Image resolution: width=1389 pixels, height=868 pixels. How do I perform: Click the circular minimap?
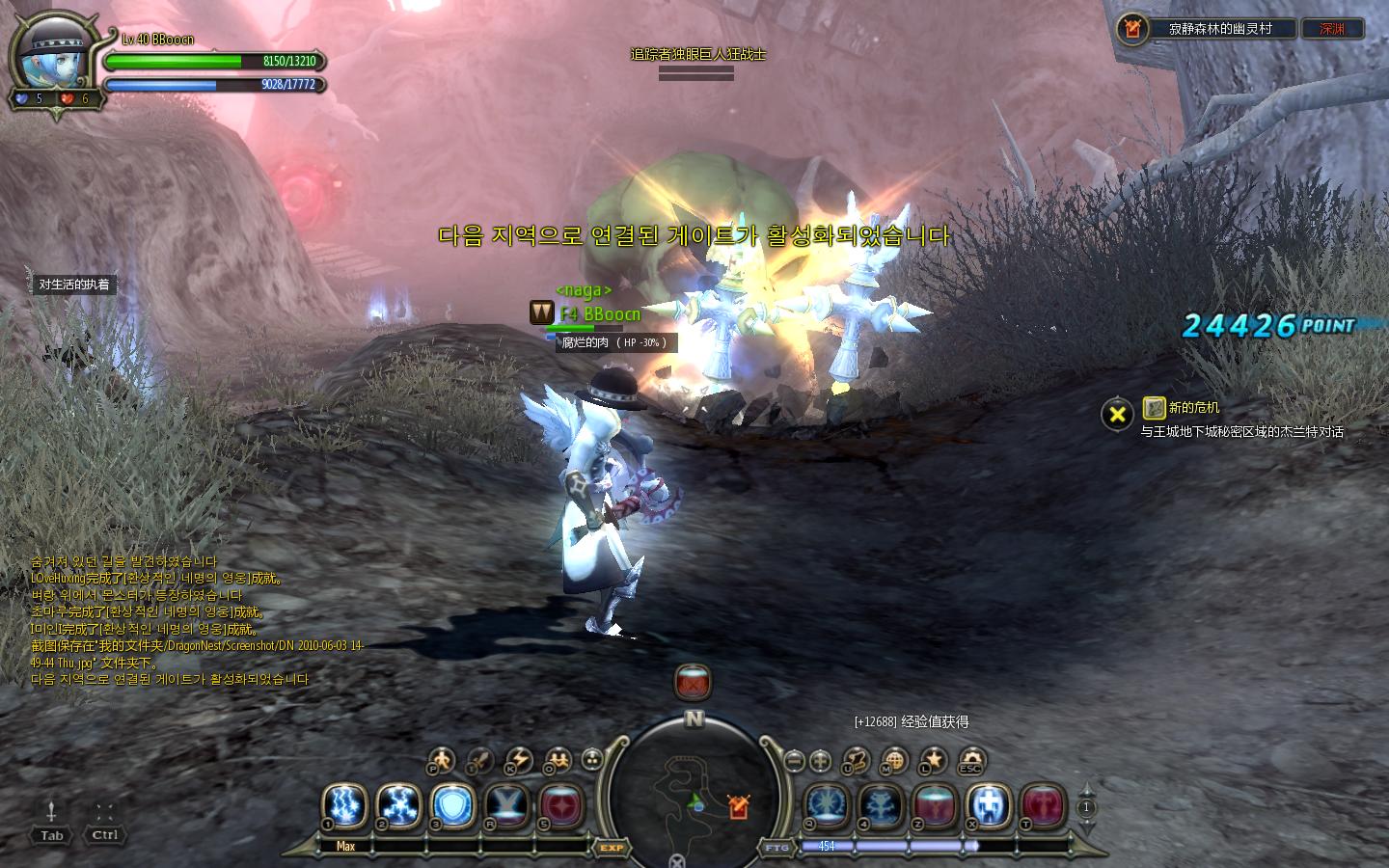[694, 791]
